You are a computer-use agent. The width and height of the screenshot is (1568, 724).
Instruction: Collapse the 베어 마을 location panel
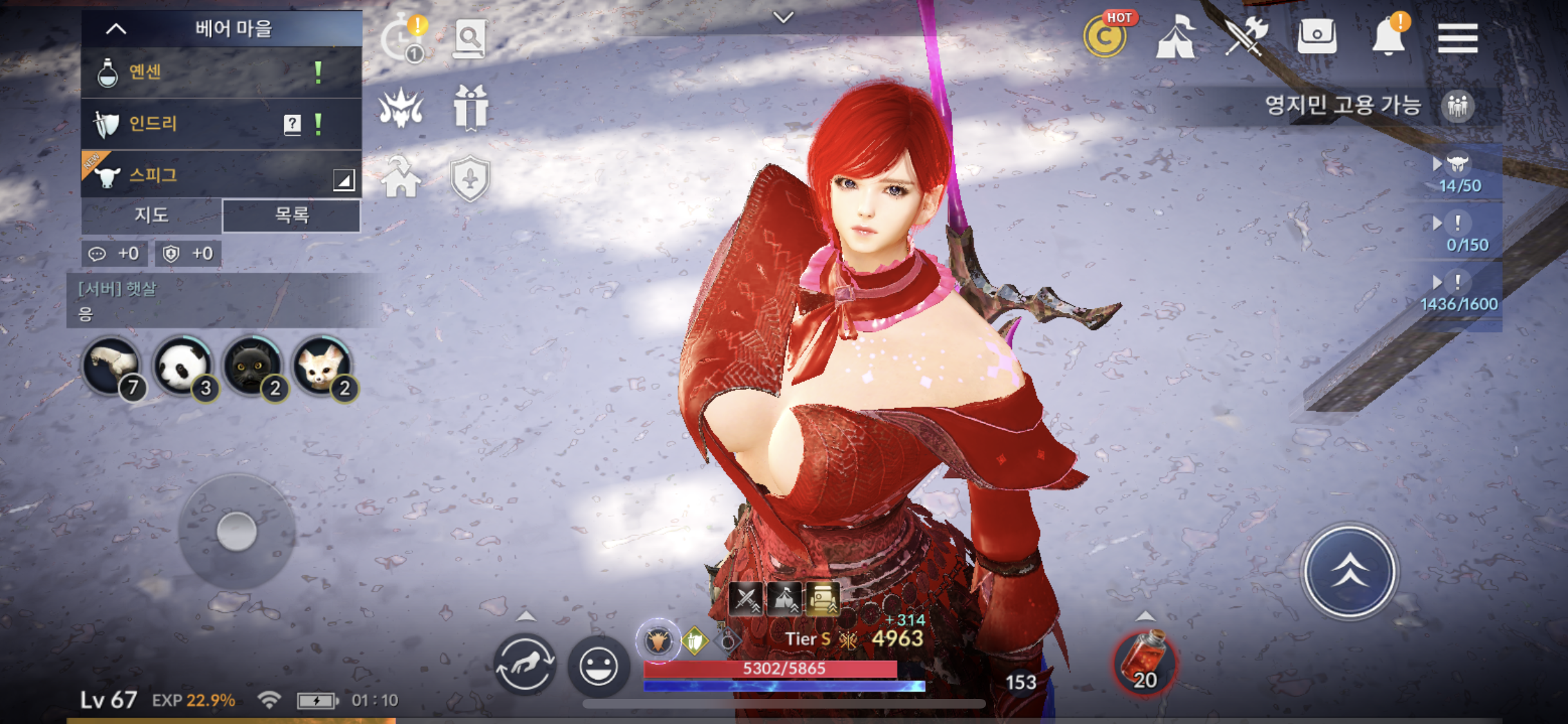(117, 29)
